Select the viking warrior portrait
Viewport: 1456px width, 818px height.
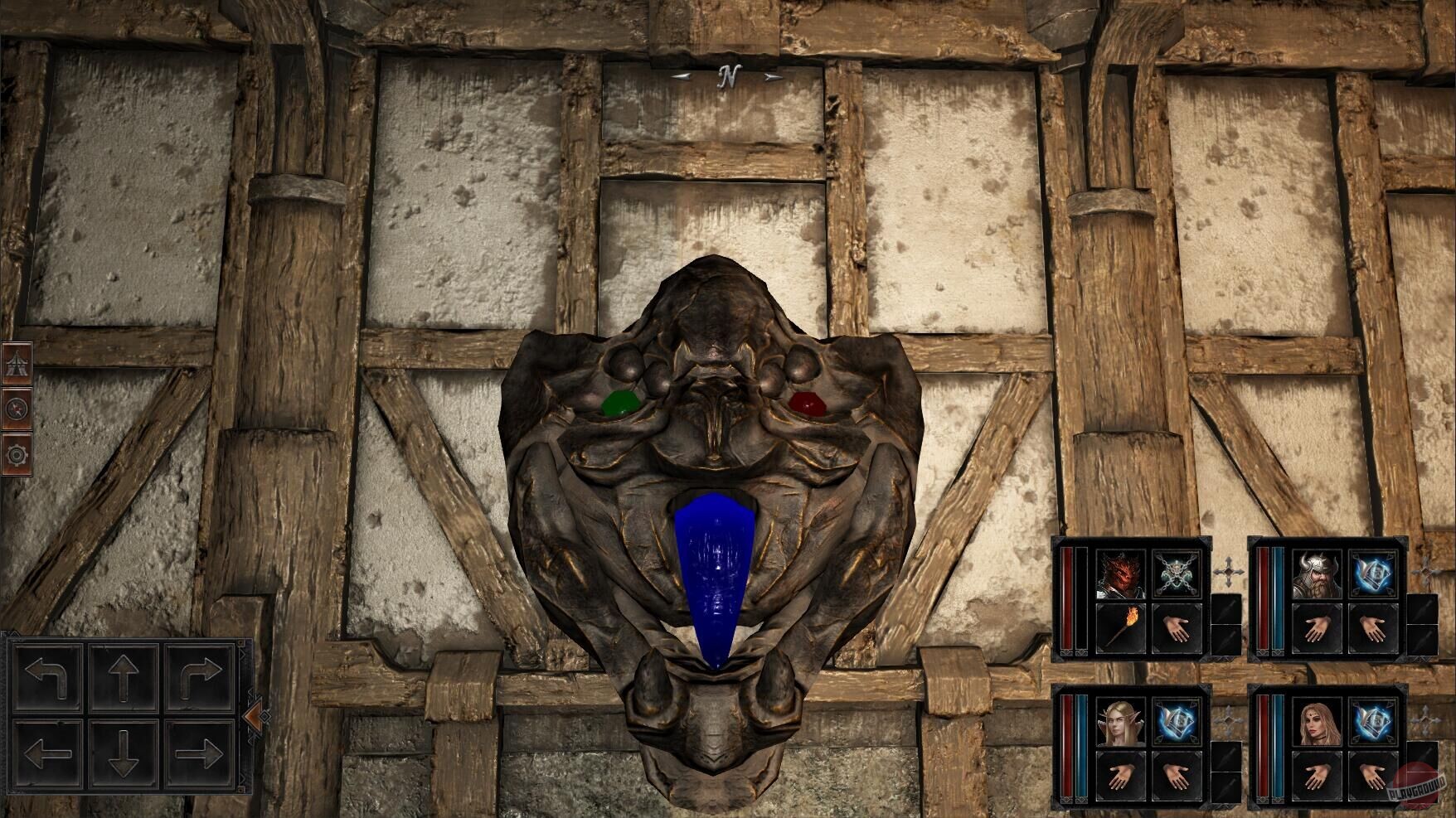pos(1318,575)
